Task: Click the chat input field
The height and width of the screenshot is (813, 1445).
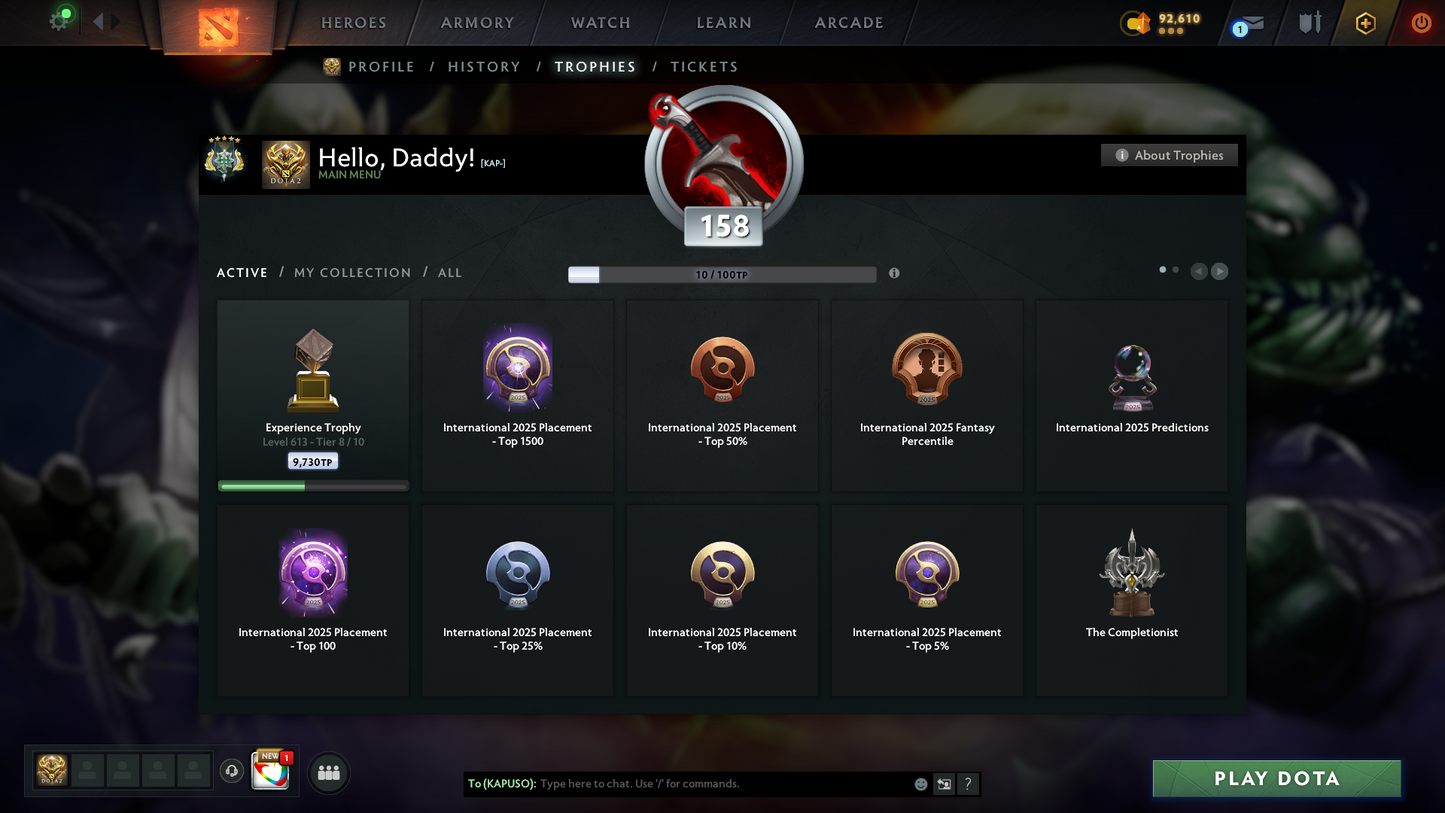Action: click(x=720, y=784)
